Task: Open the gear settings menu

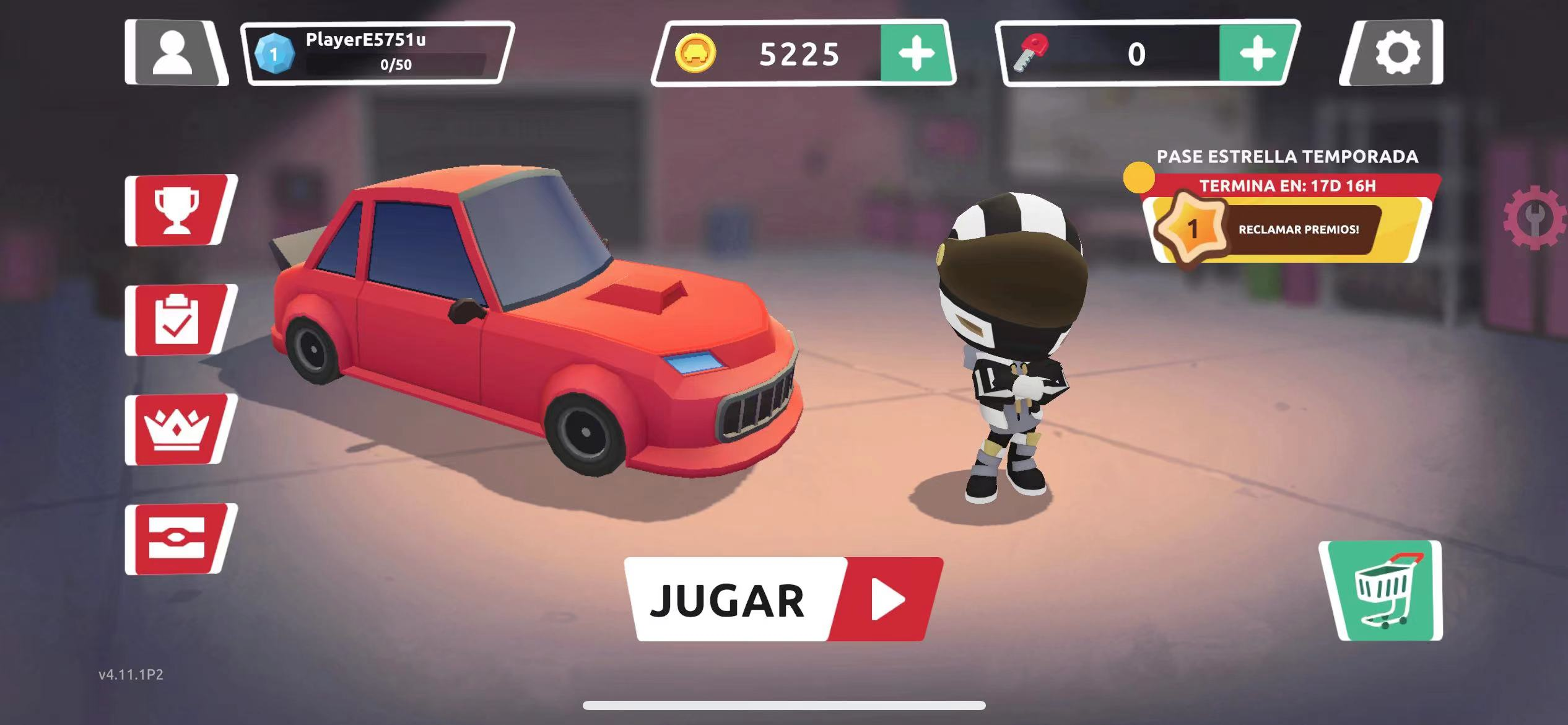Action: coord(1395,53)
